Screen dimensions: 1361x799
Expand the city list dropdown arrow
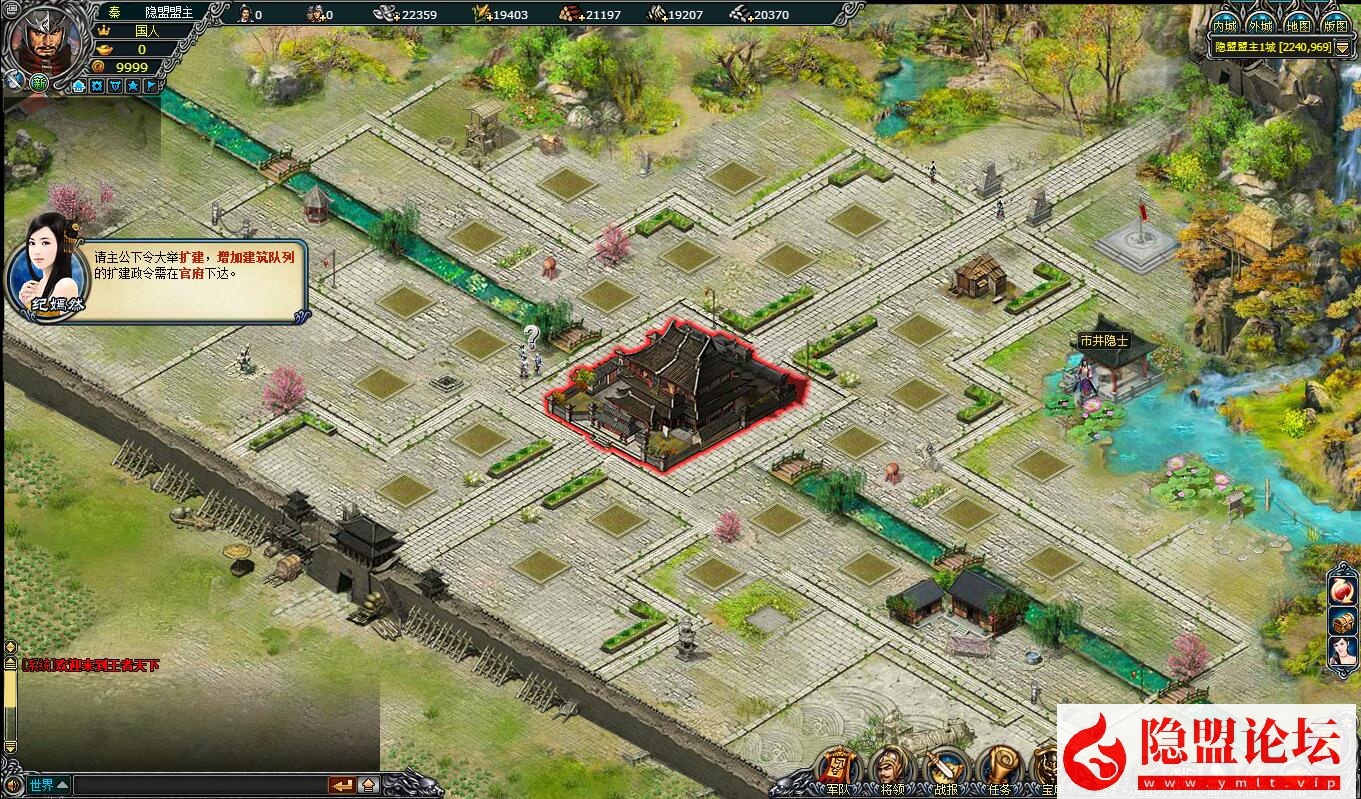[x=1343, y=47]
